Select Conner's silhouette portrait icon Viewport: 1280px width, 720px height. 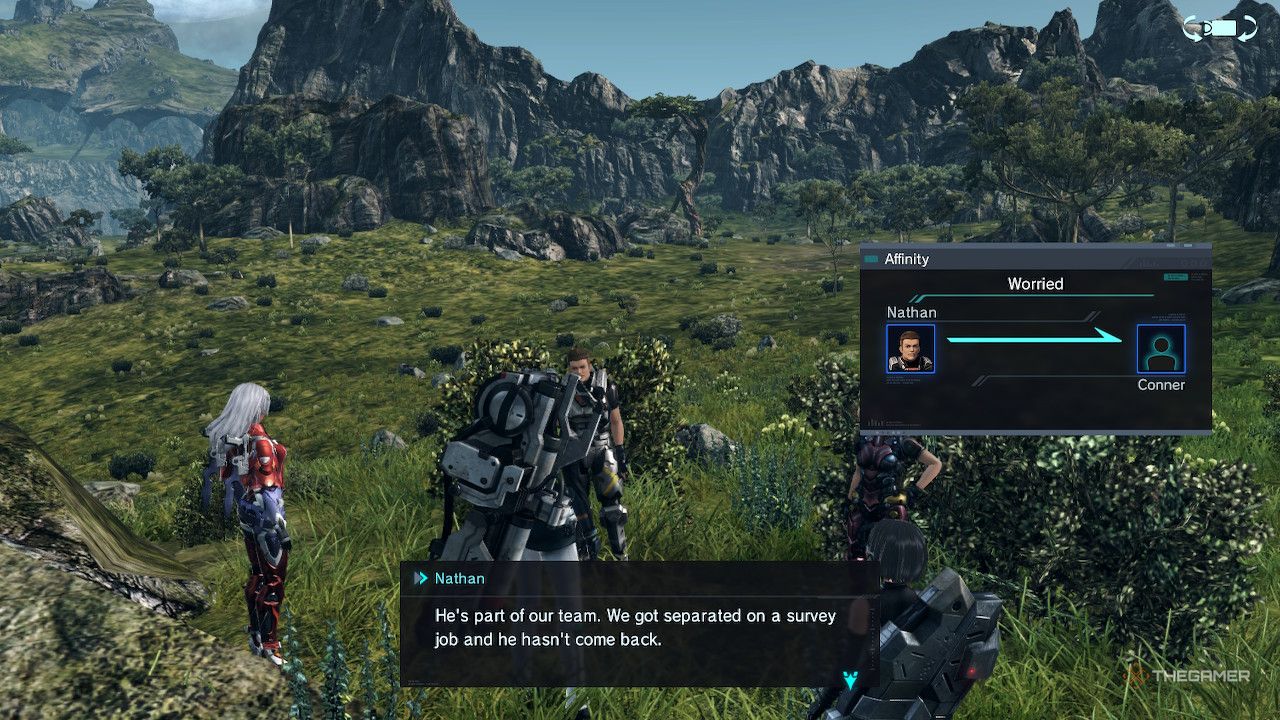[x=1161, y=350]
